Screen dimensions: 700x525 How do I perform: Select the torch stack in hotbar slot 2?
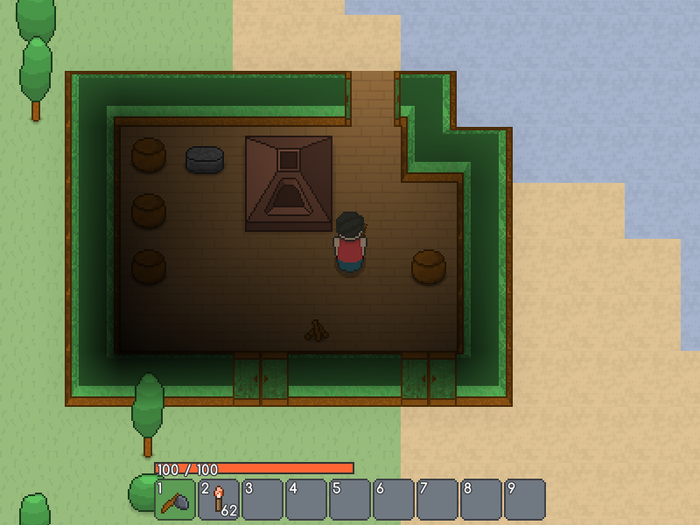pyautogui.click(x=219, y=498)
